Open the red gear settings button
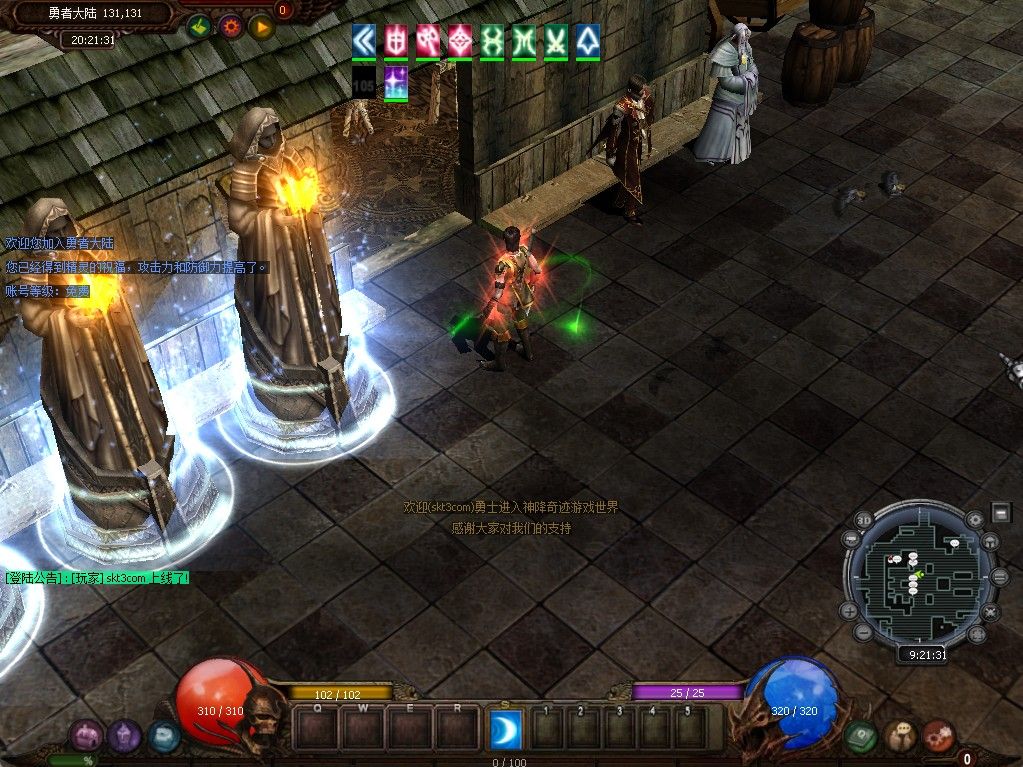1023x767 pixels. point(231,27)
